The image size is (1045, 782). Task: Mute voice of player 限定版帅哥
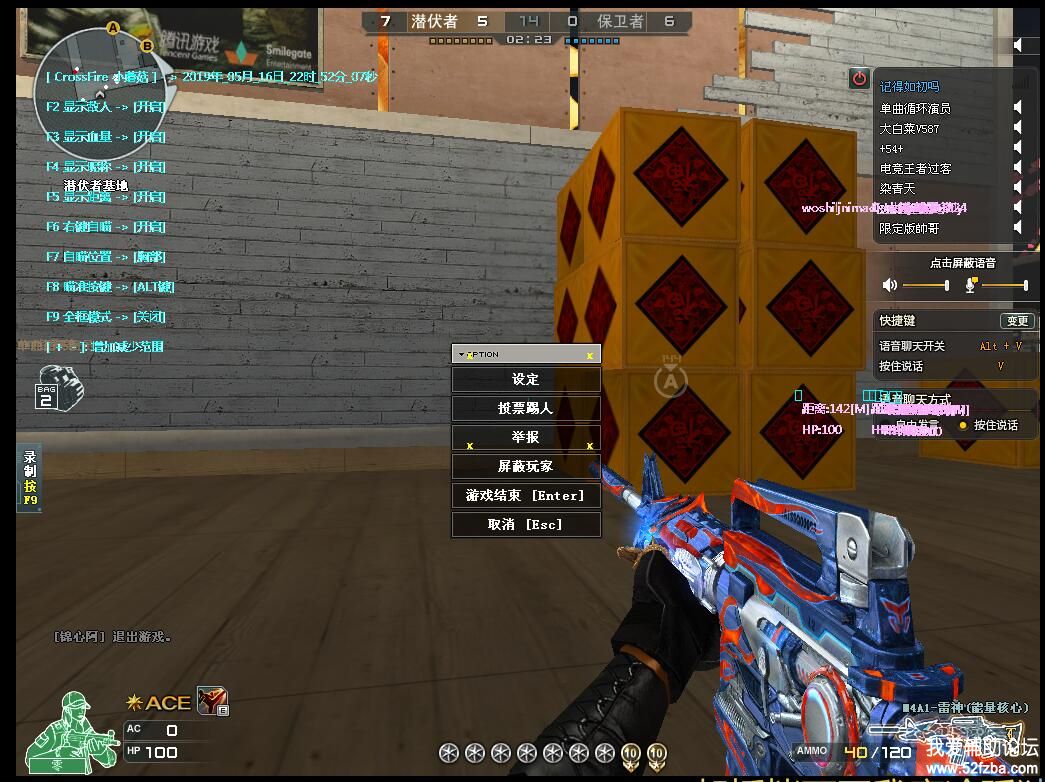(x=1018, y=228)
